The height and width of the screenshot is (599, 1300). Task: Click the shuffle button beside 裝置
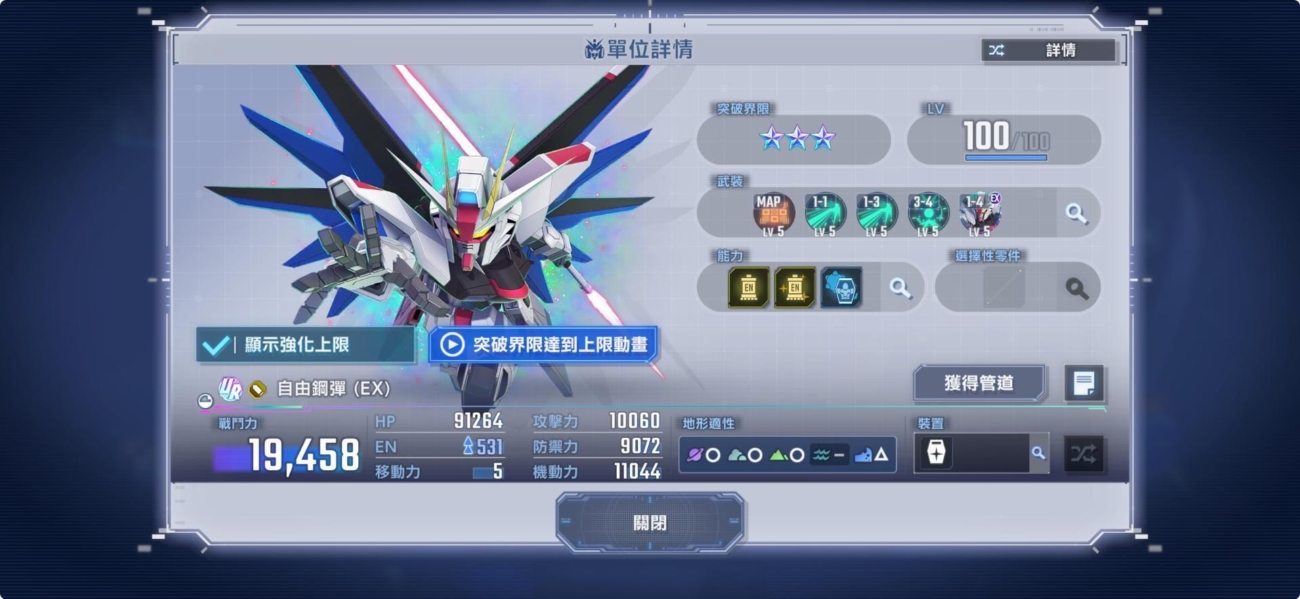pos(1084,454)
